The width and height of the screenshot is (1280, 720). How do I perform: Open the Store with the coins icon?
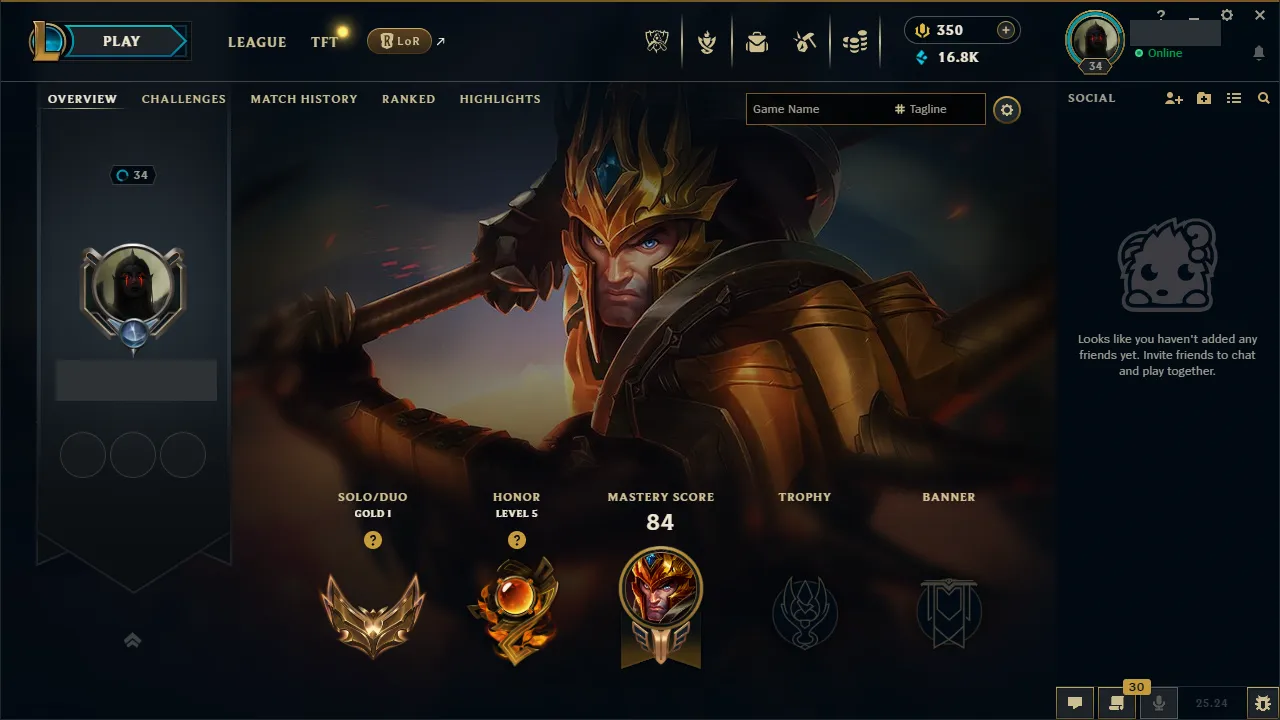coord(855,41)
